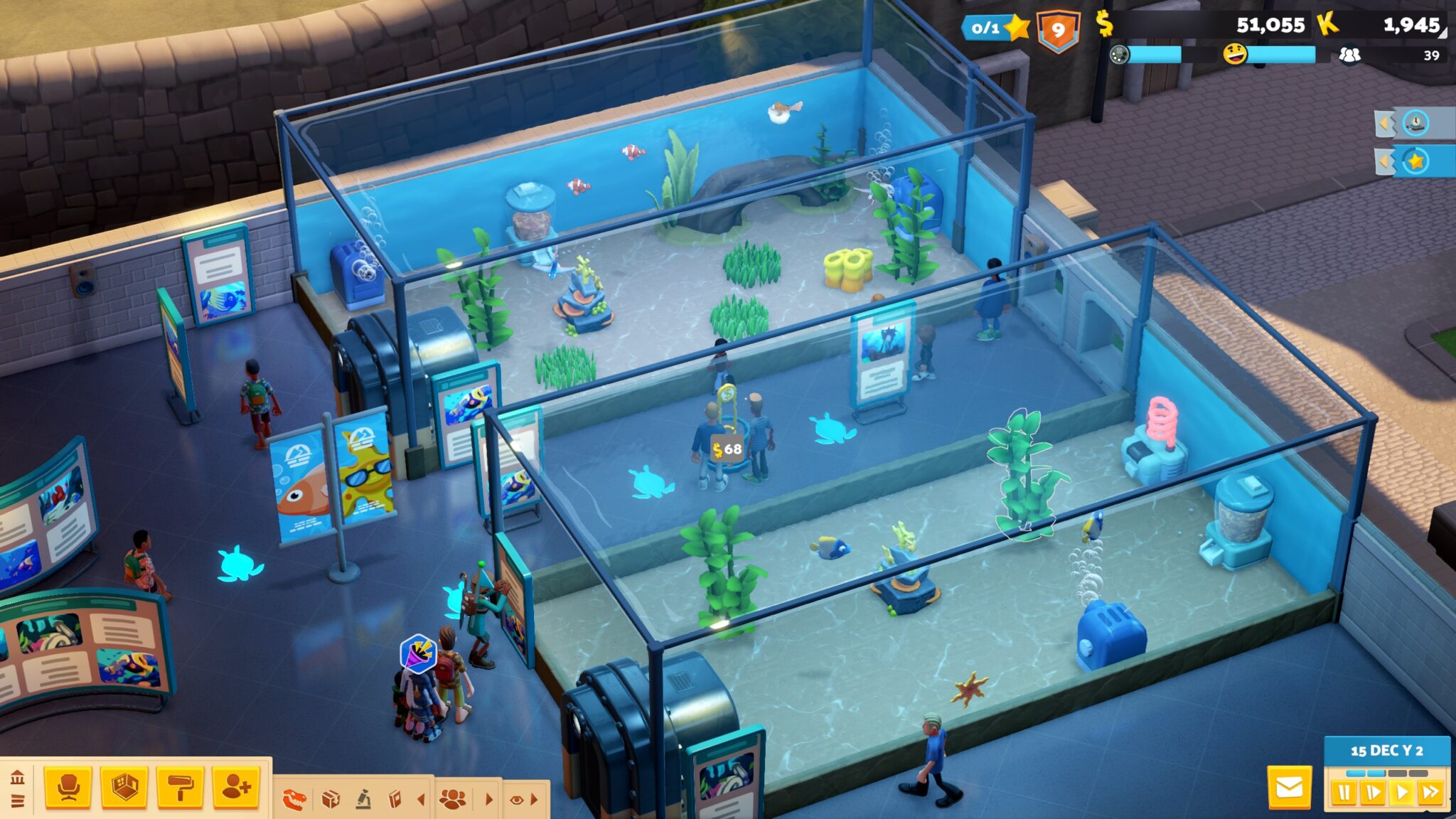This screenshot has height=819, width=1456.
Task: Choose the paint roller decorate tool
Action: click(x=180, y=788)
